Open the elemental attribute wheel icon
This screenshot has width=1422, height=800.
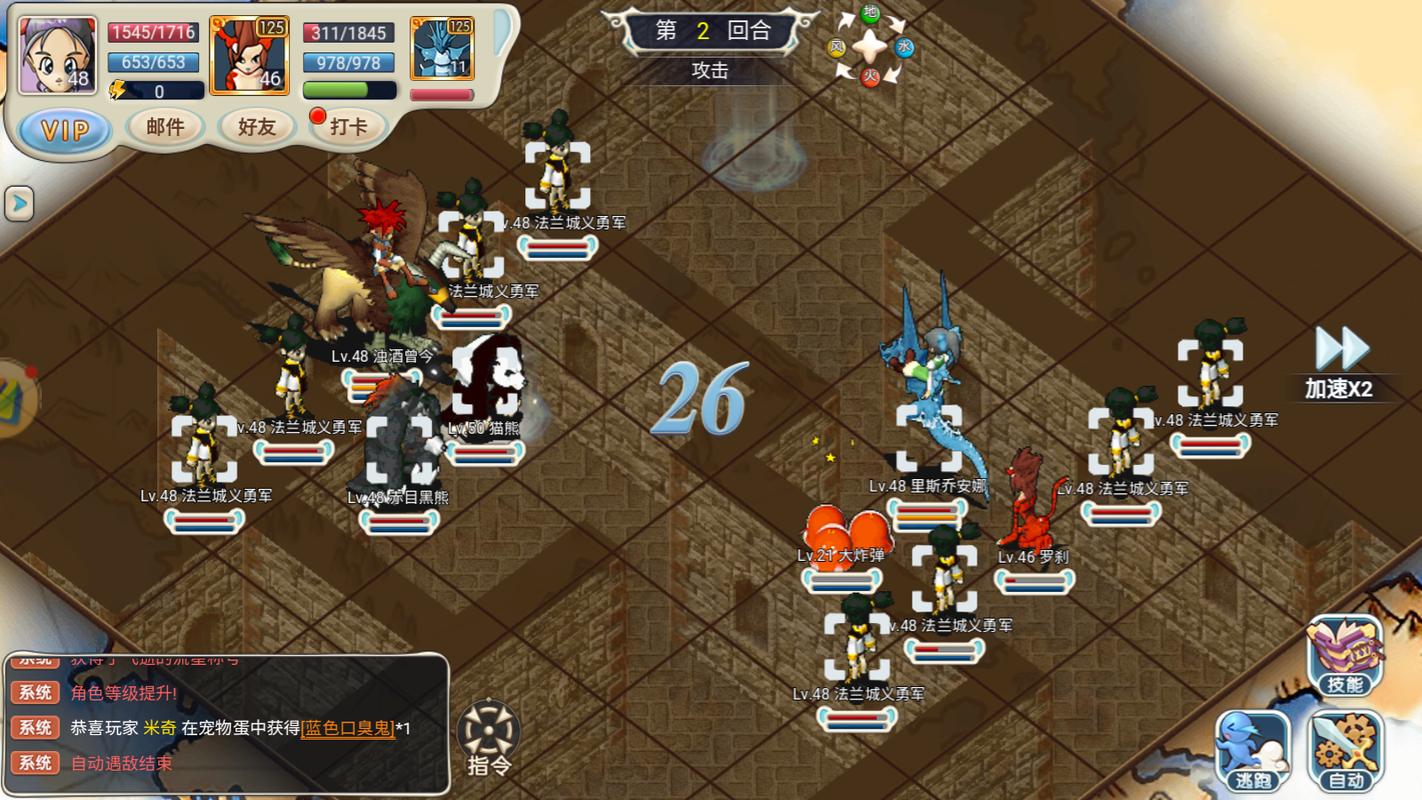tap(870, 46)
